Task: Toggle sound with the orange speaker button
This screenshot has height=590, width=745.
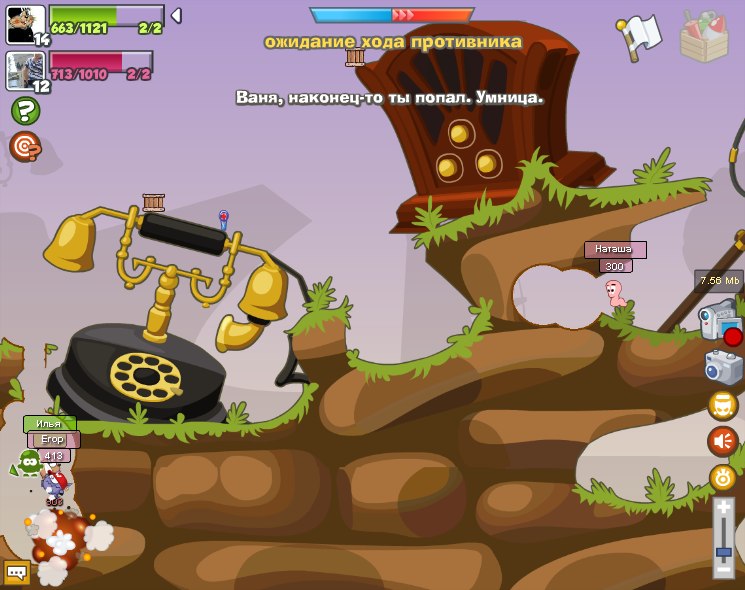Action: tap(722, 441)
